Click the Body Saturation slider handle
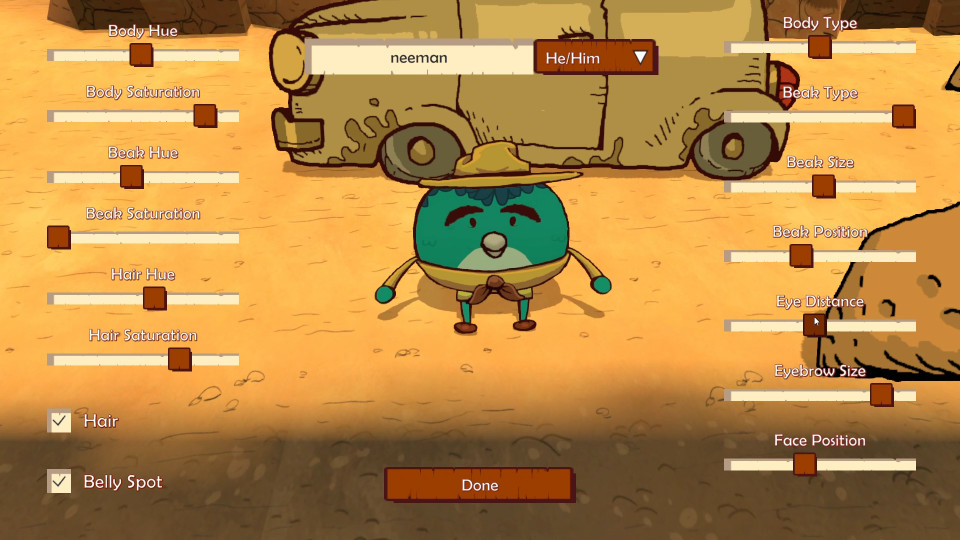The height and width of the screenshot is (540, 960). point(205,116)
